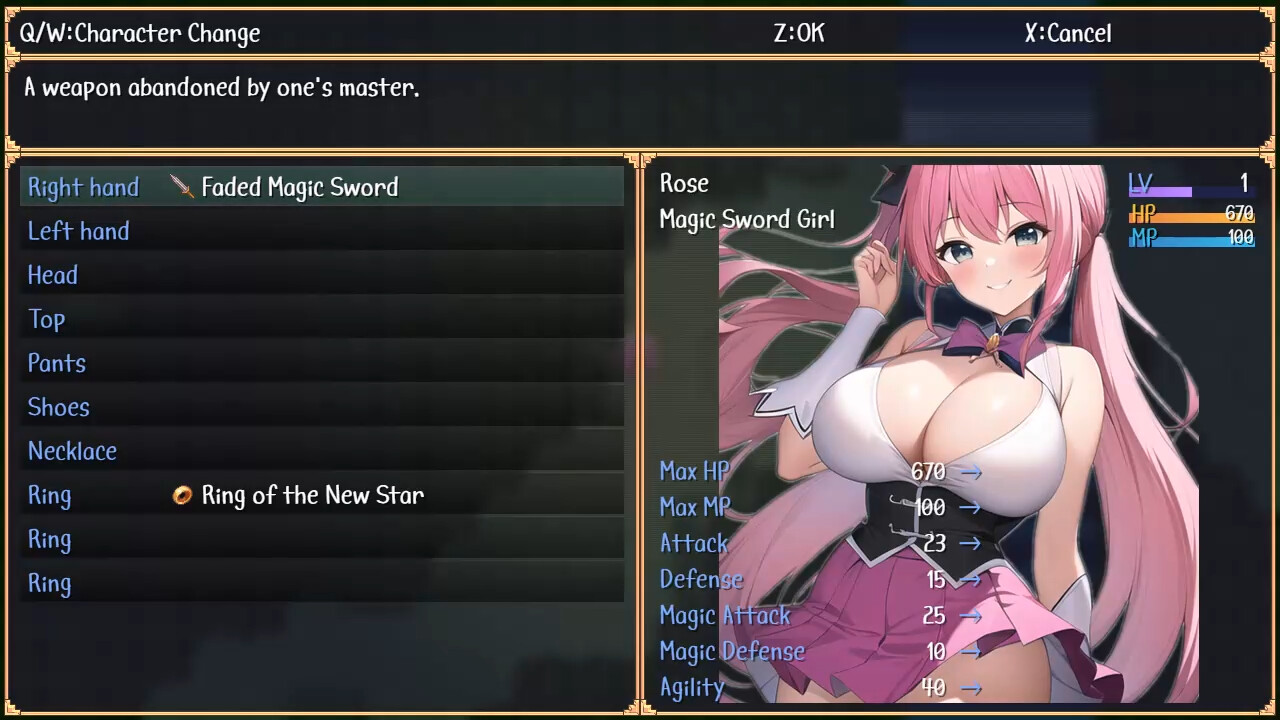Click the arrow icon beside Agility 40
Screen dimensions: 1280x720
coord(971,687)
